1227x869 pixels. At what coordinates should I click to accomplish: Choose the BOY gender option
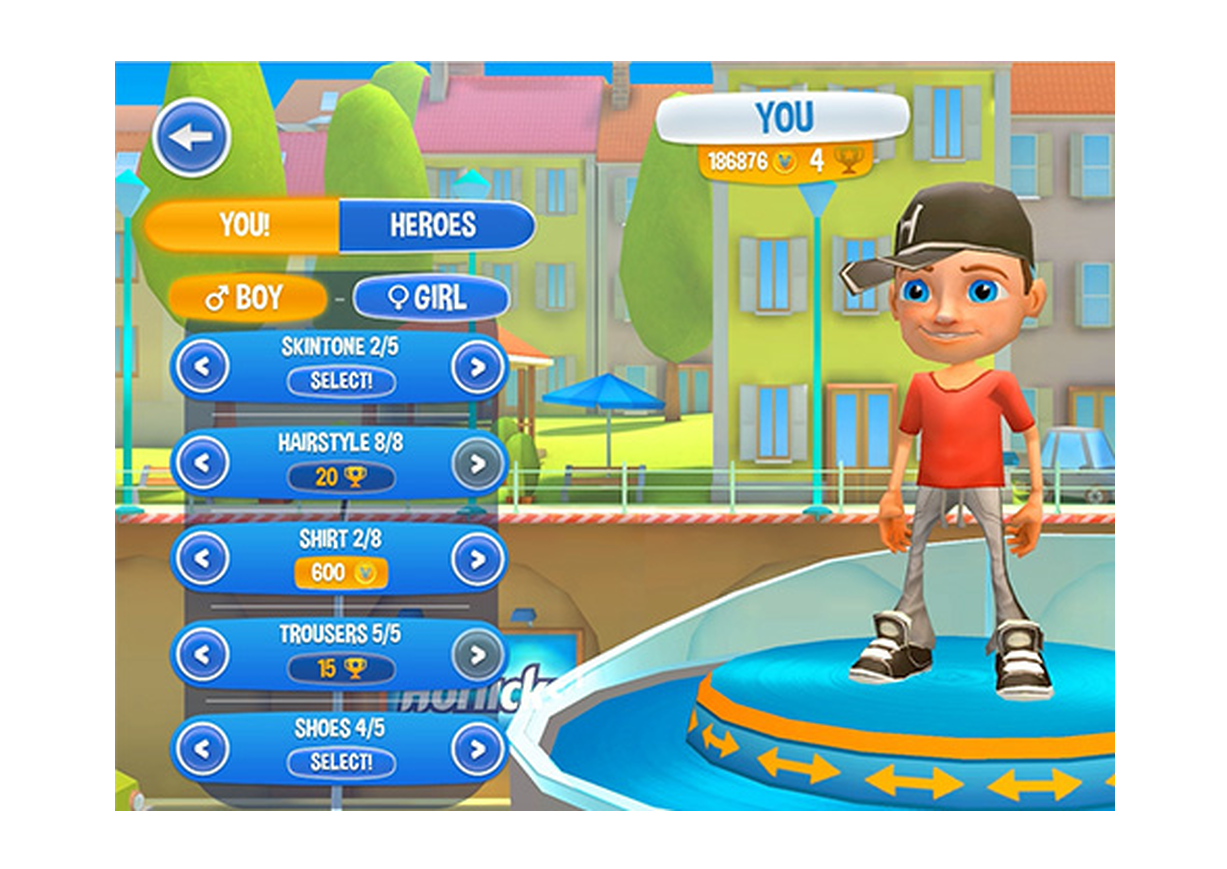[246, 298]
